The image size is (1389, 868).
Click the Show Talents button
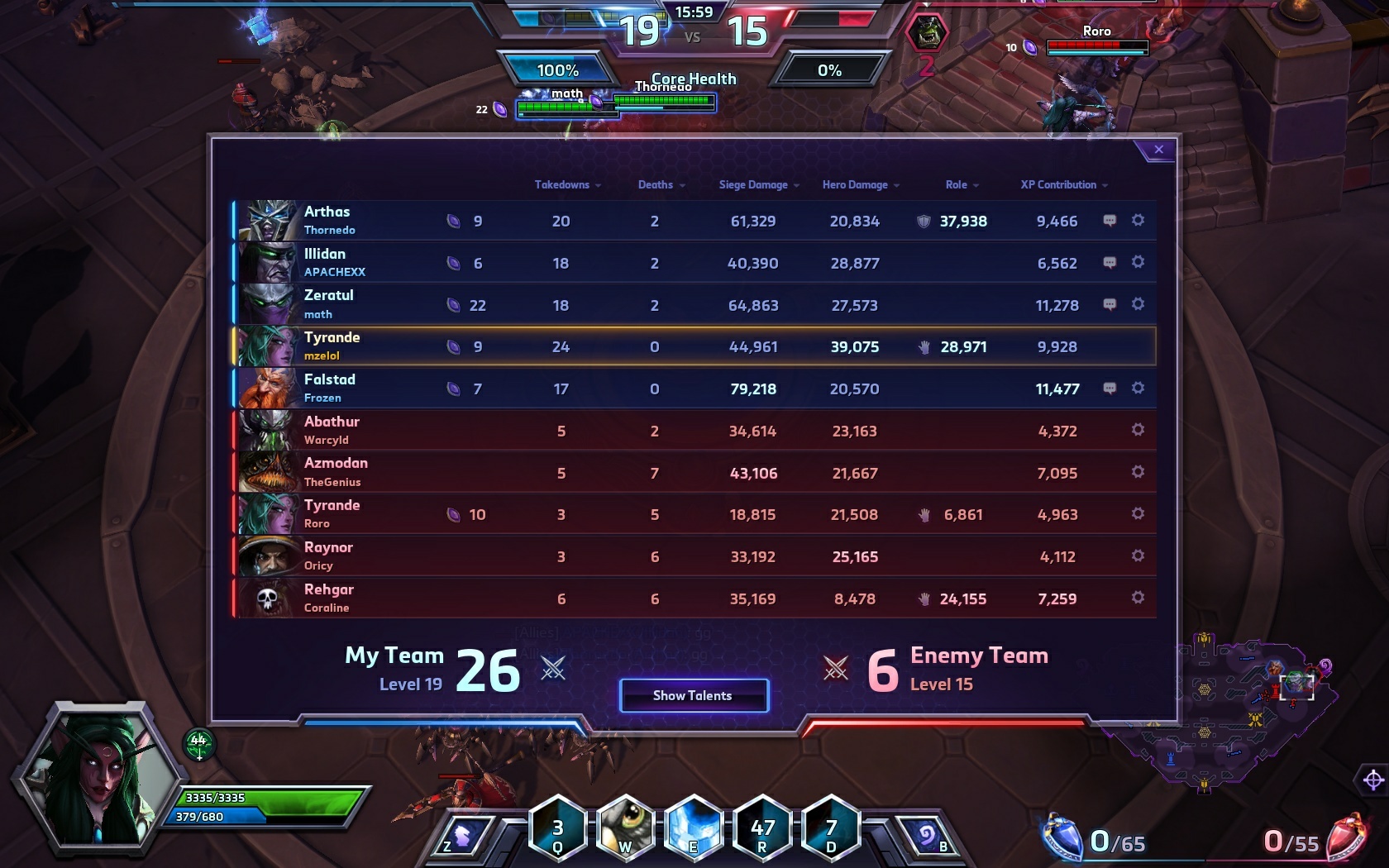coord(693,695)
